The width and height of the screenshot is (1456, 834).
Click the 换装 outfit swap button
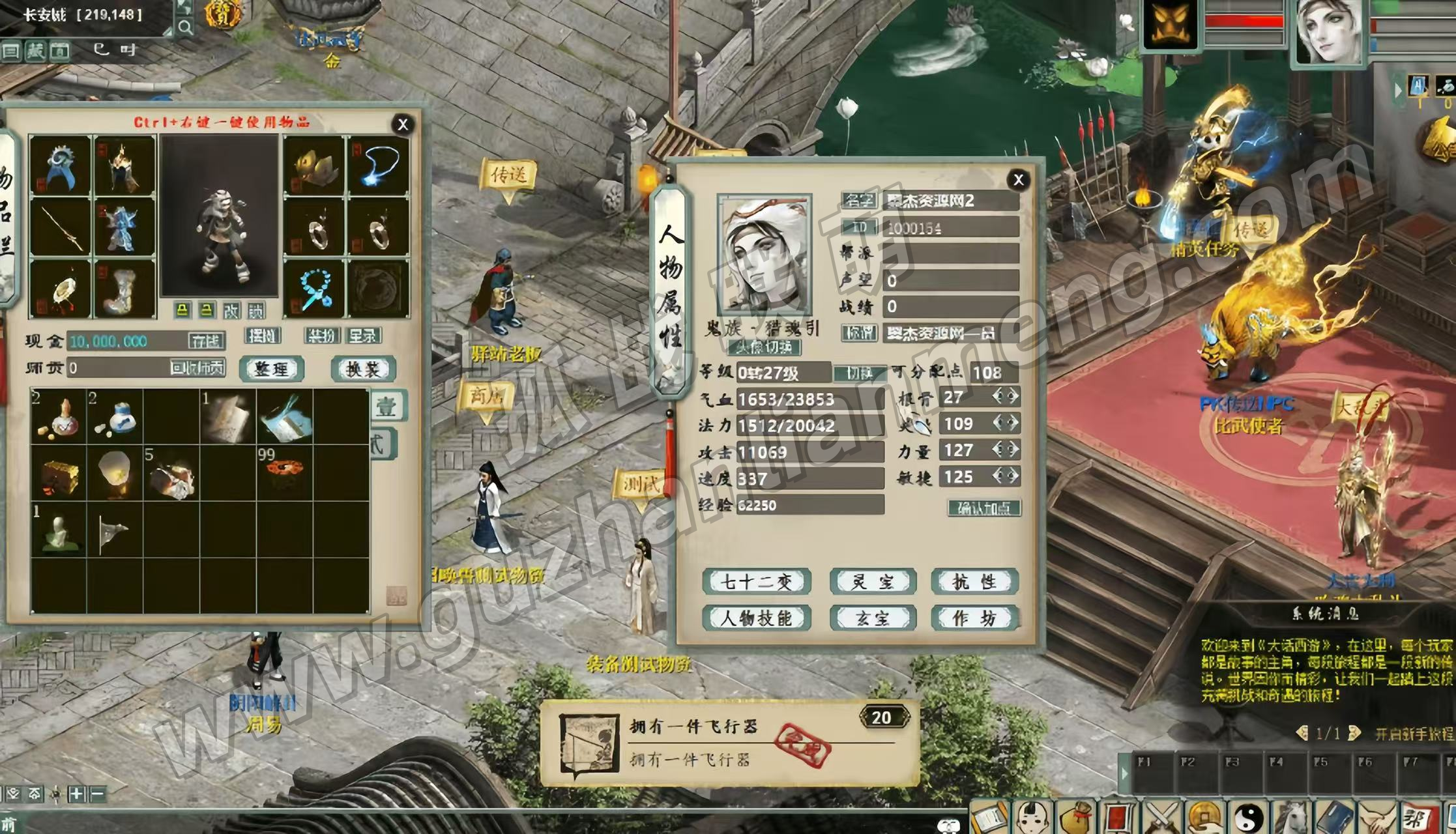pyautogui.click(x=363, y=369)
